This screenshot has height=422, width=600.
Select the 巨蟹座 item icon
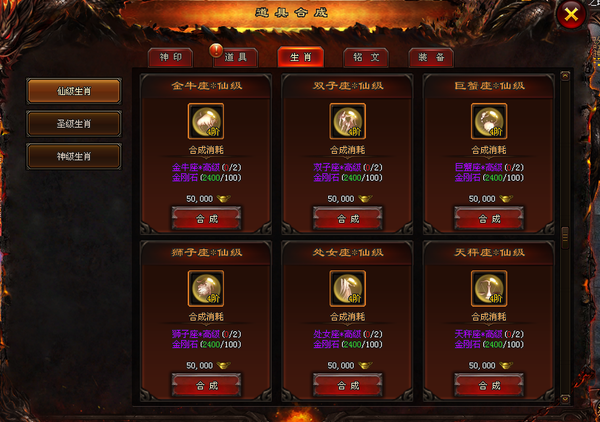pyautogui.click(x=489, y=123)
